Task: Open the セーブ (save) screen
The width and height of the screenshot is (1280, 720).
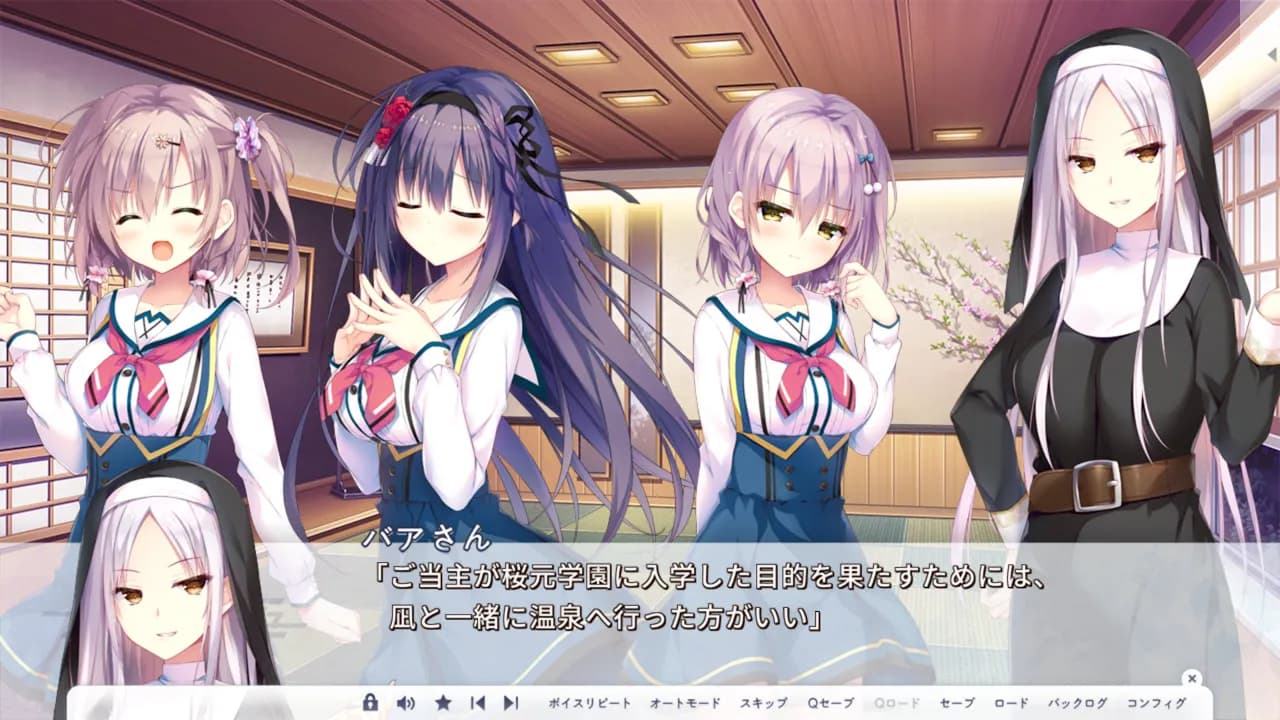Action: pos(955,704)
